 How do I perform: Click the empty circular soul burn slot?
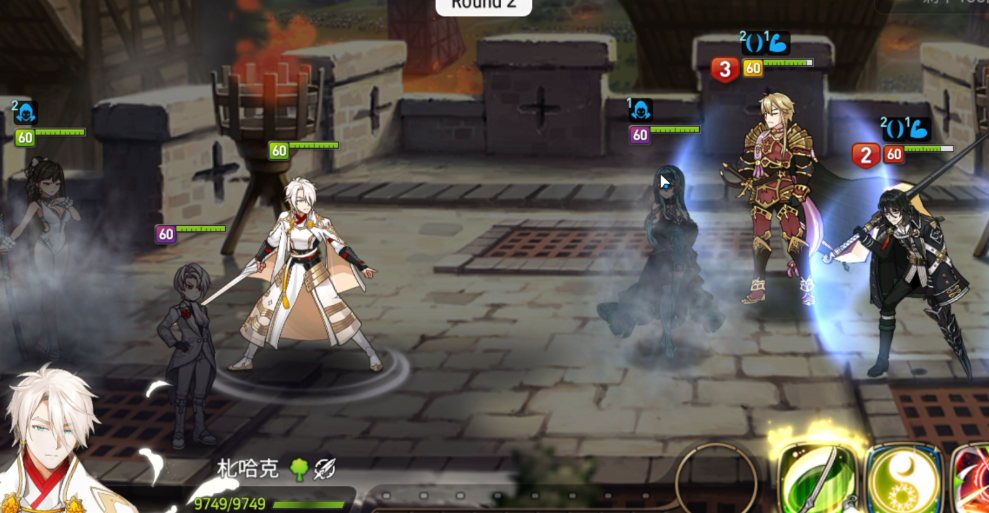pos(716,480)
